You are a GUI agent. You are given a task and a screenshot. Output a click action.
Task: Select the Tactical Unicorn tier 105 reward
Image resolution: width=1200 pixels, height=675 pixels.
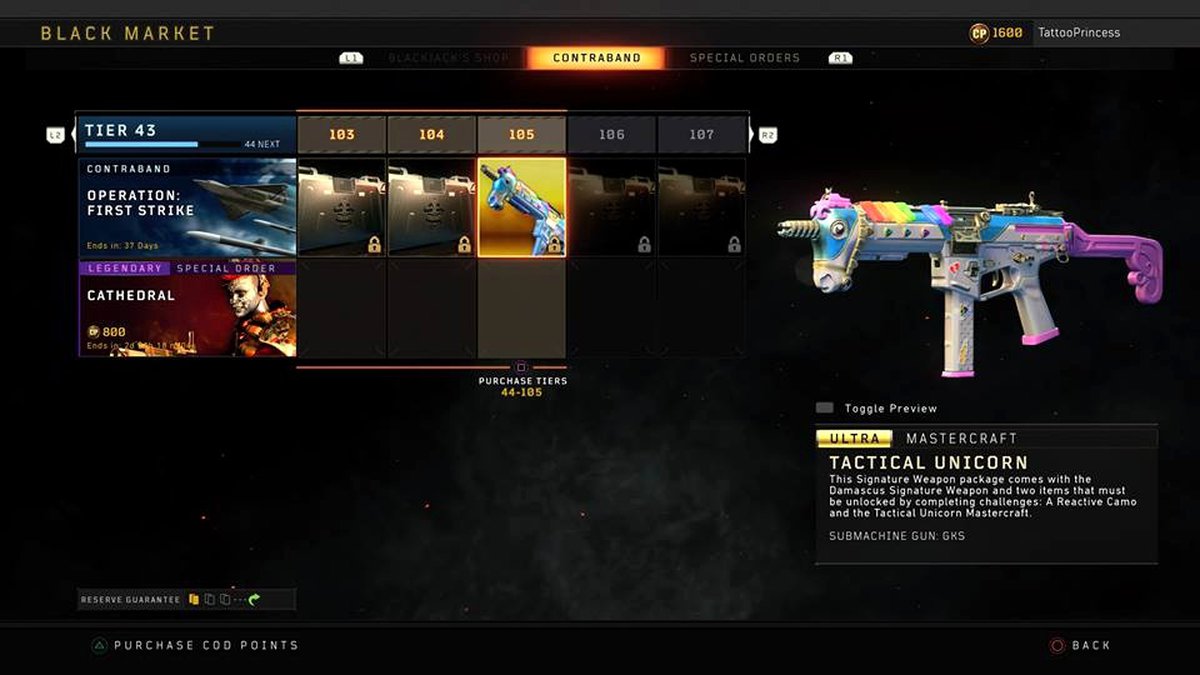[521, 207]
